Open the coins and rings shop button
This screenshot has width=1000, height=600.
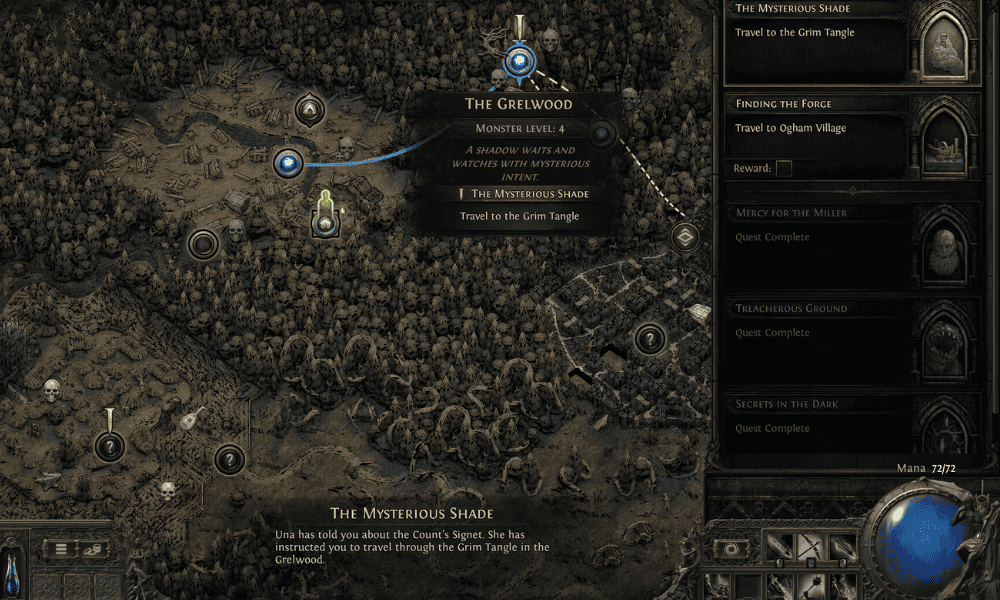pos(91,549)
